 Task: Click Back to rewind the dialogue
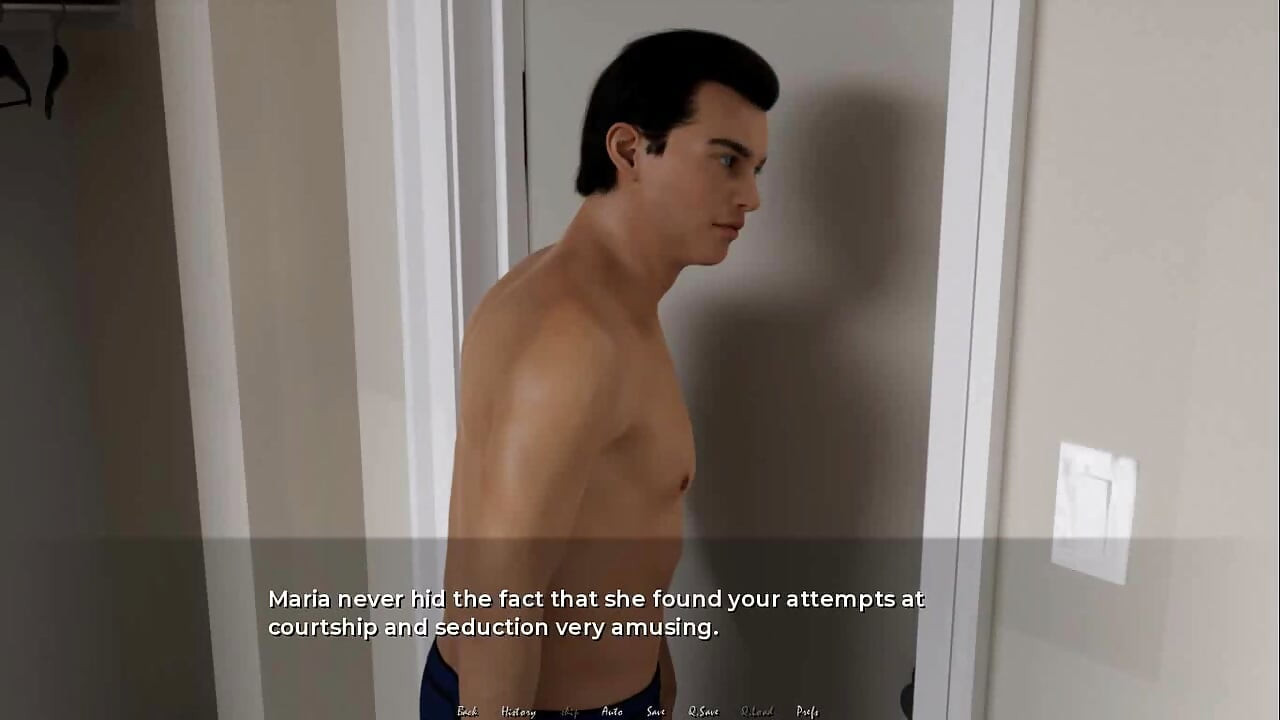(466, 710)
